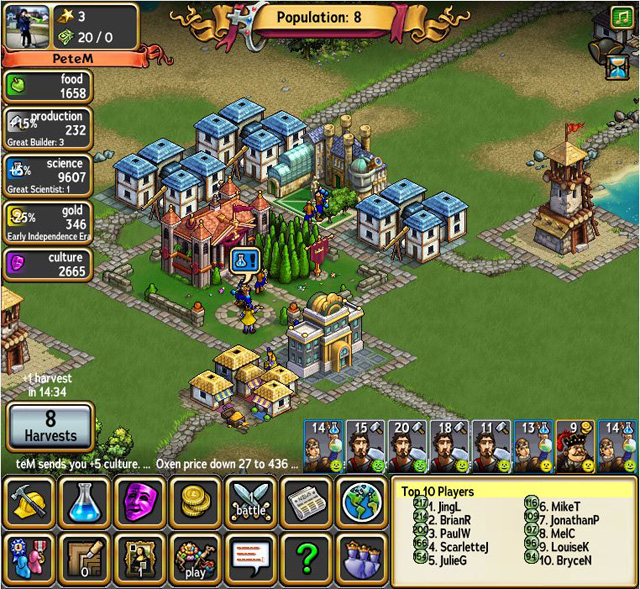Screen dimensions: 640x589
Task: Click the play minigame button
Action: point(196,558)
